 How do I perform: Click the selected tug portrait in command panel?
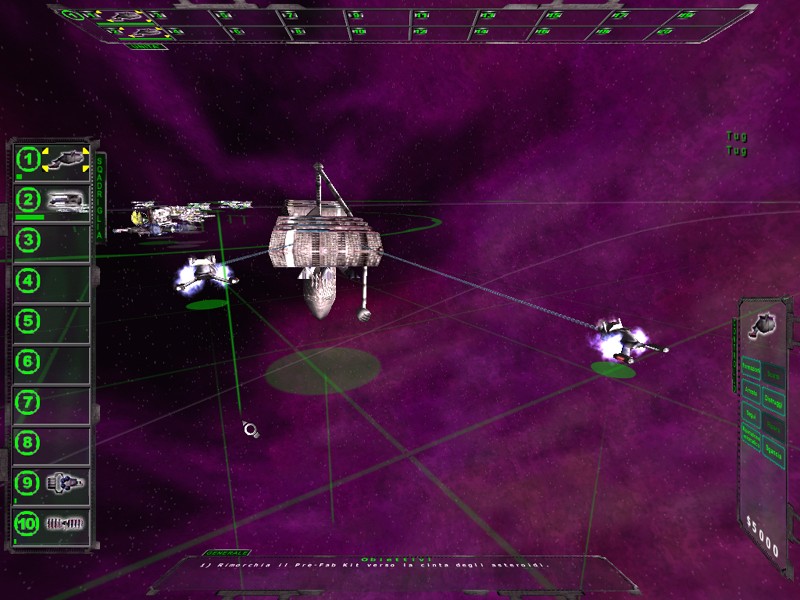tap(765, 326)
